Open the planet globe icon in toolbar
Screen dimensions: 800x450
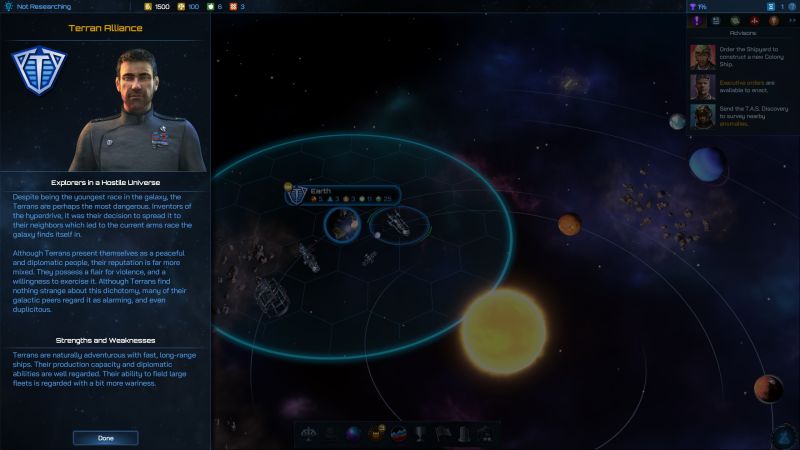pyautogui.click(x=354, y=434)
